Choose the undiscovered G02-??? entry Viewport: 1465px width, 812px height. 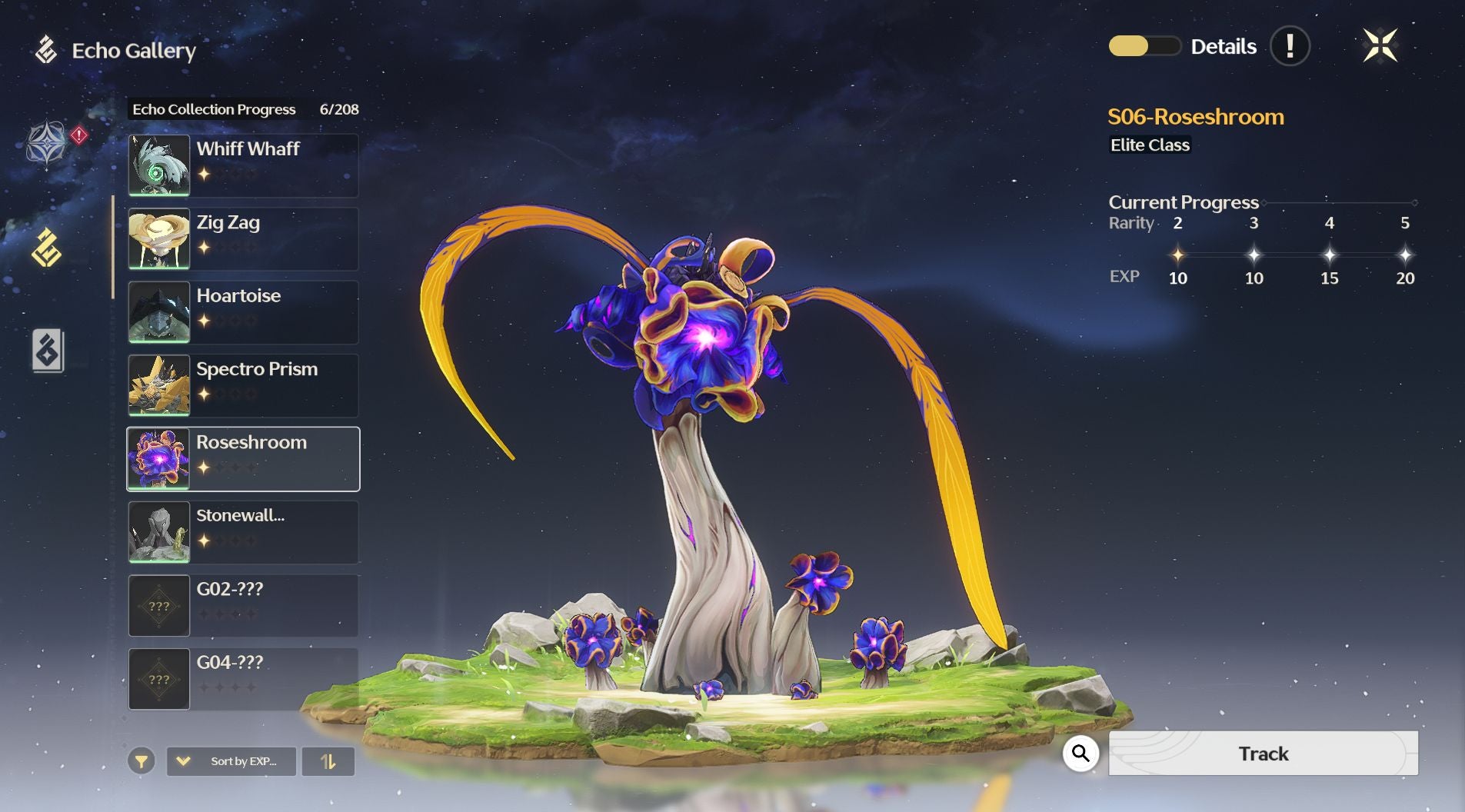point(243,606)
